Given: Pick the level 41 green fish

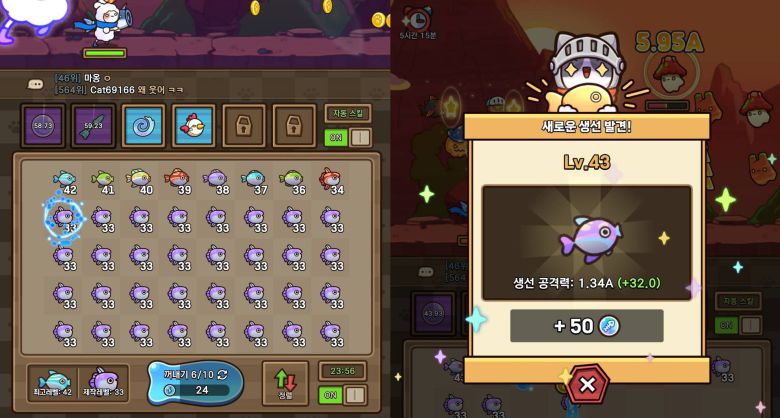Looking at the screenshot, I should click(103, 181).
